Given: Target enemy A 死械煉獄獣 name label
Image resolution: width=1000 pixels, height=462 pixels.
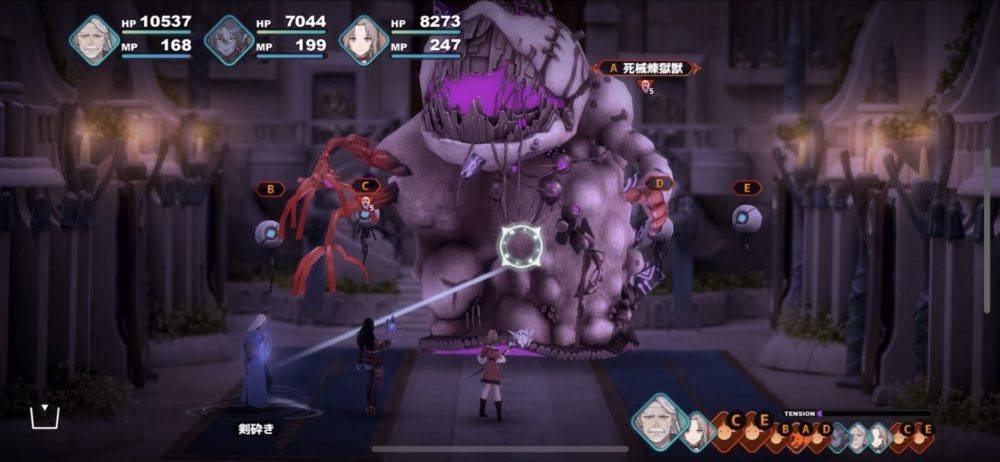Looking at the screenshot, I should 645,68.
